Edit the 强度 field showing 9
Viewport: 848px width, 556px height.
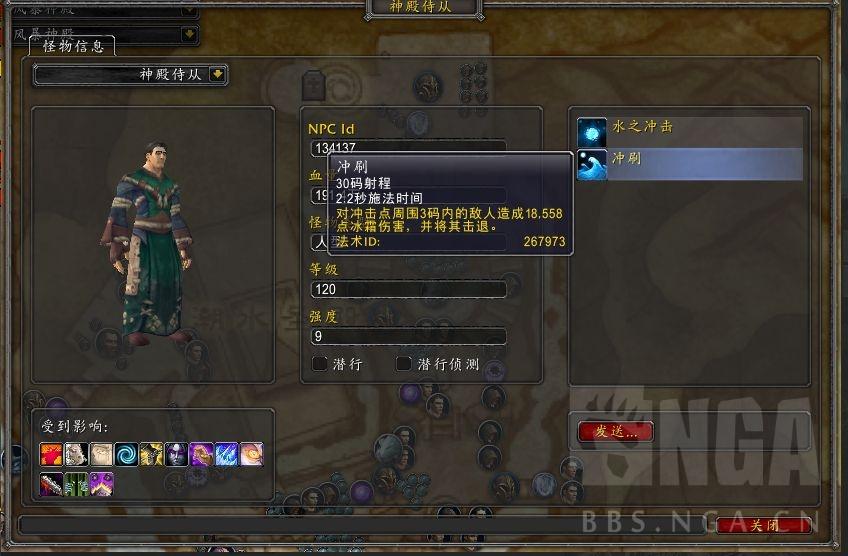point(408,337)
